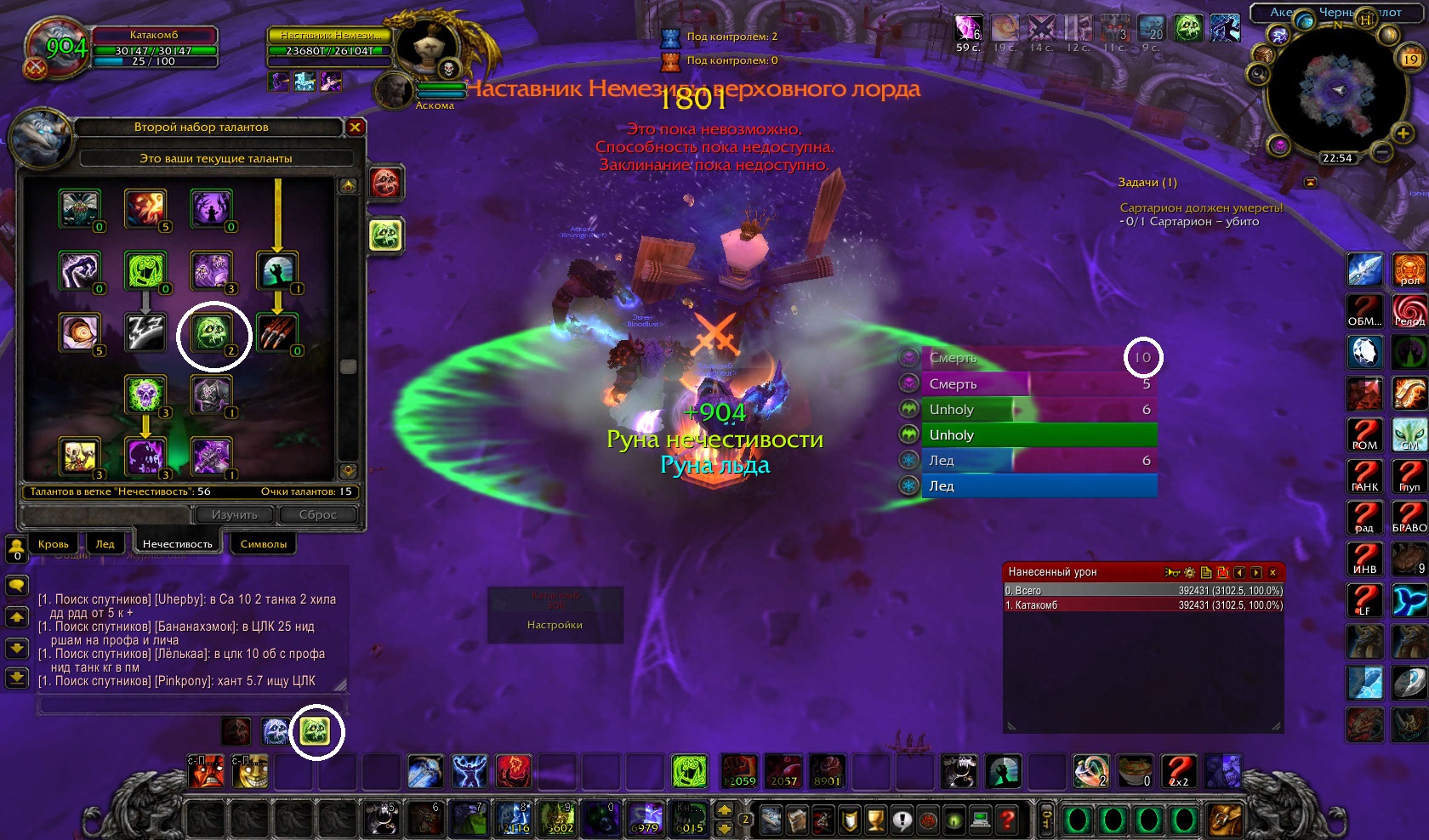Select the Нечестивость talent tab

tap(178, 544)
